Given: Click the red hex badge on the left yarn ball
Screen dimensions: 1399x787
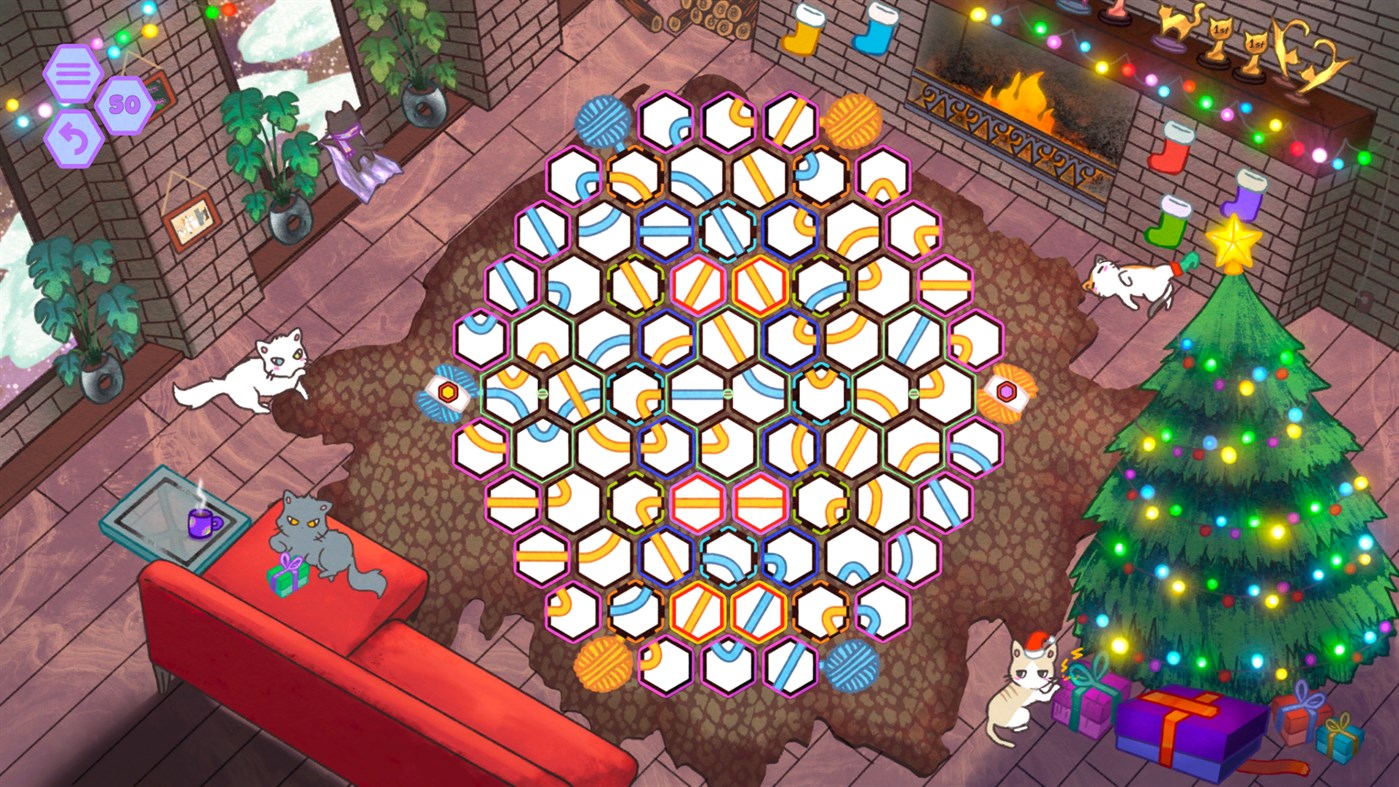Looking at the screenshot, I should click(x=447, y=390).
